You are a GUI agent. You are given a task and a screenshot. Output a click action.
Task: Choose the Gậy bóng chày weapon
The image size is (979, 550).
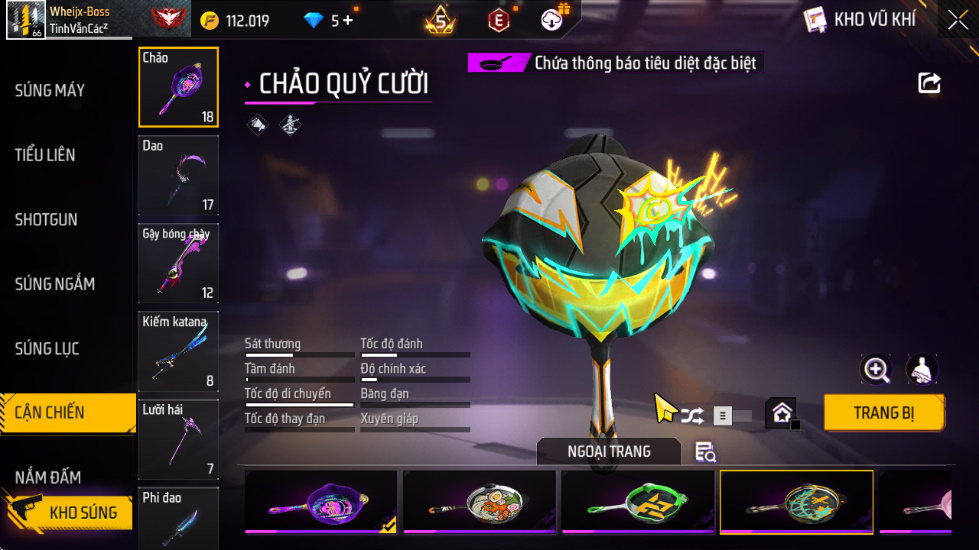(x=178, y=263)
